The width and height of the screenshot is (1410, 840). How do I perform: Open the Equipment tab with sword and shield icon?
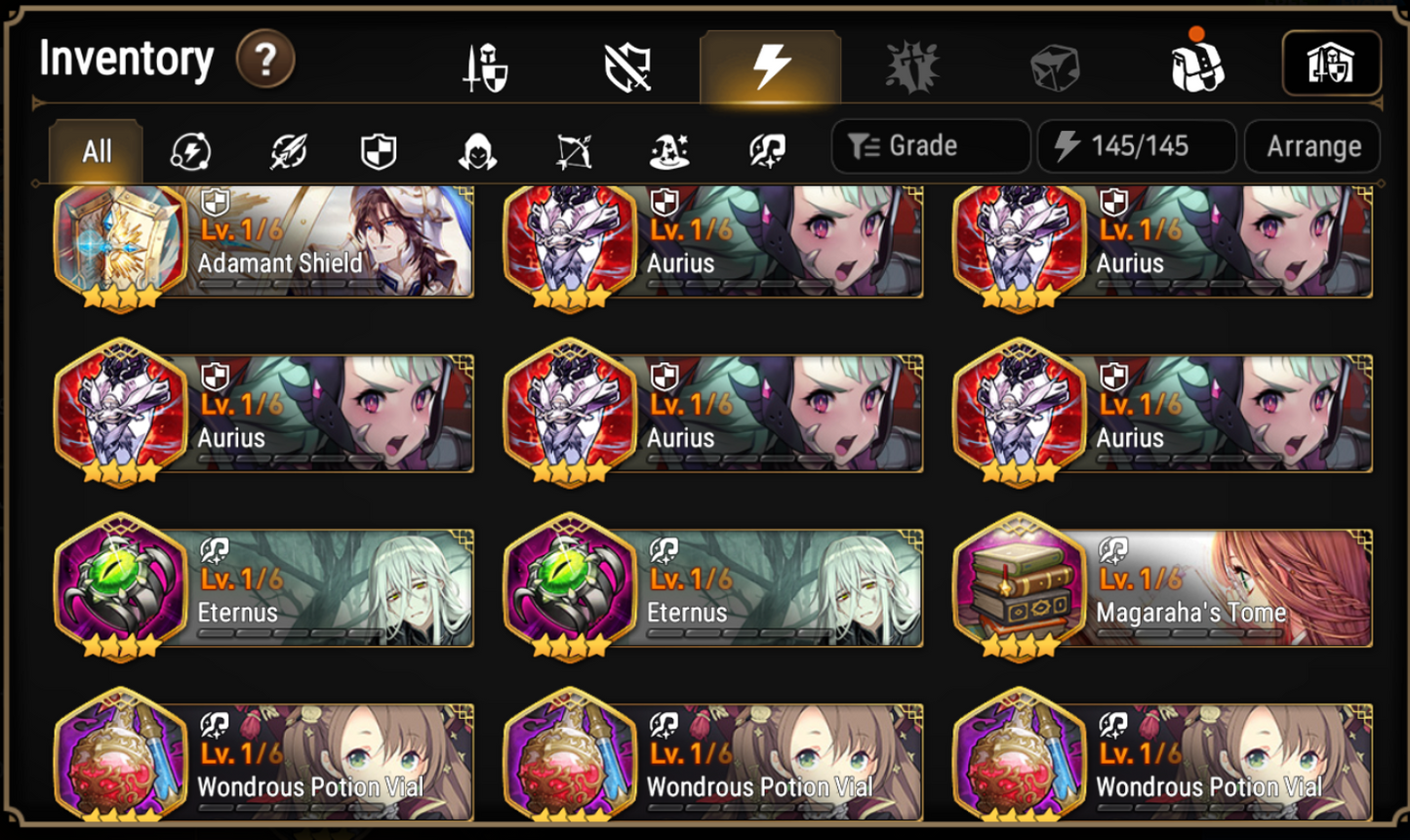pos(485,65)
